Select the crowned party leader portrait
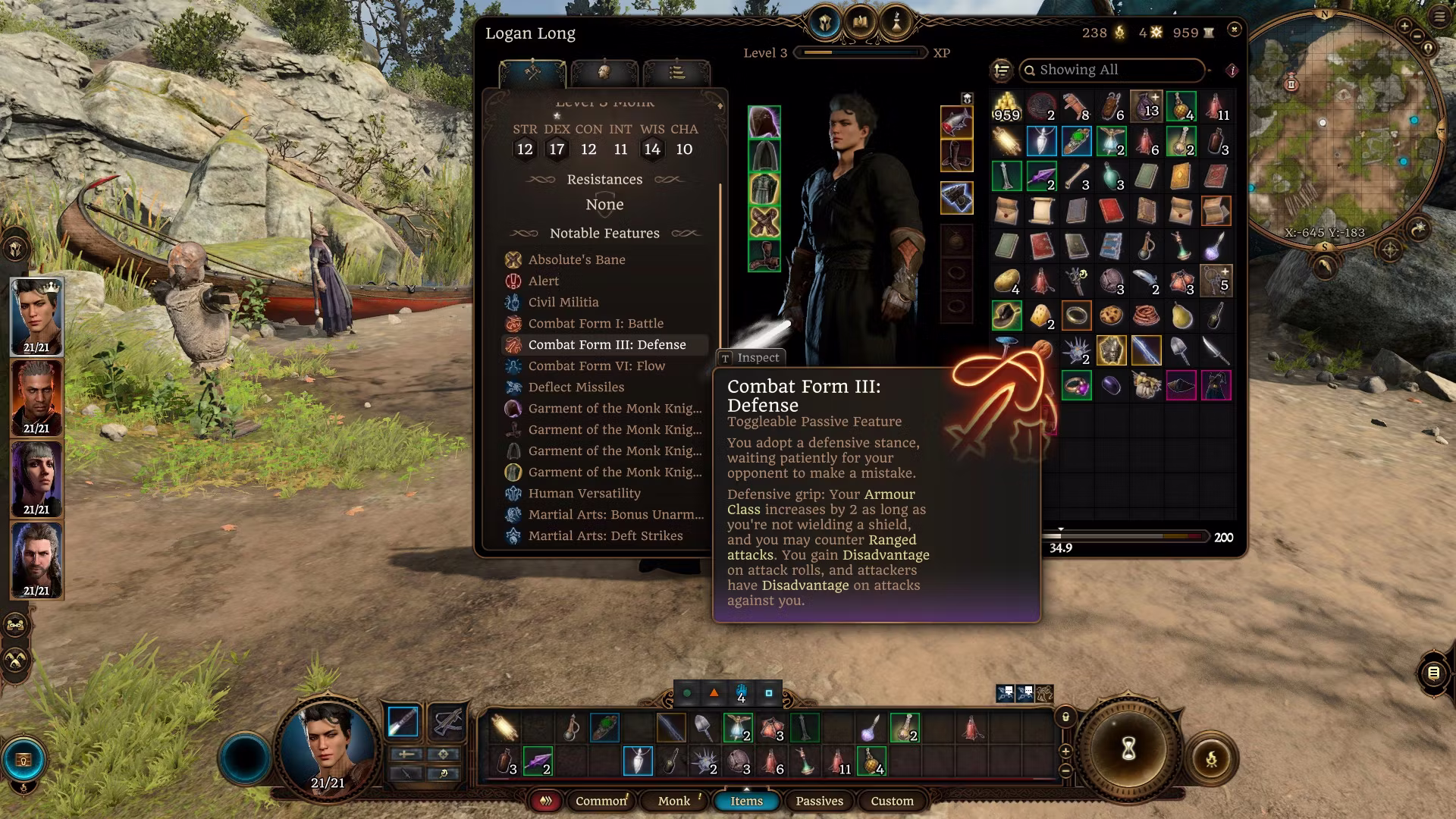The width and height of the screenshot is (1456, 819). pos(36,315)
